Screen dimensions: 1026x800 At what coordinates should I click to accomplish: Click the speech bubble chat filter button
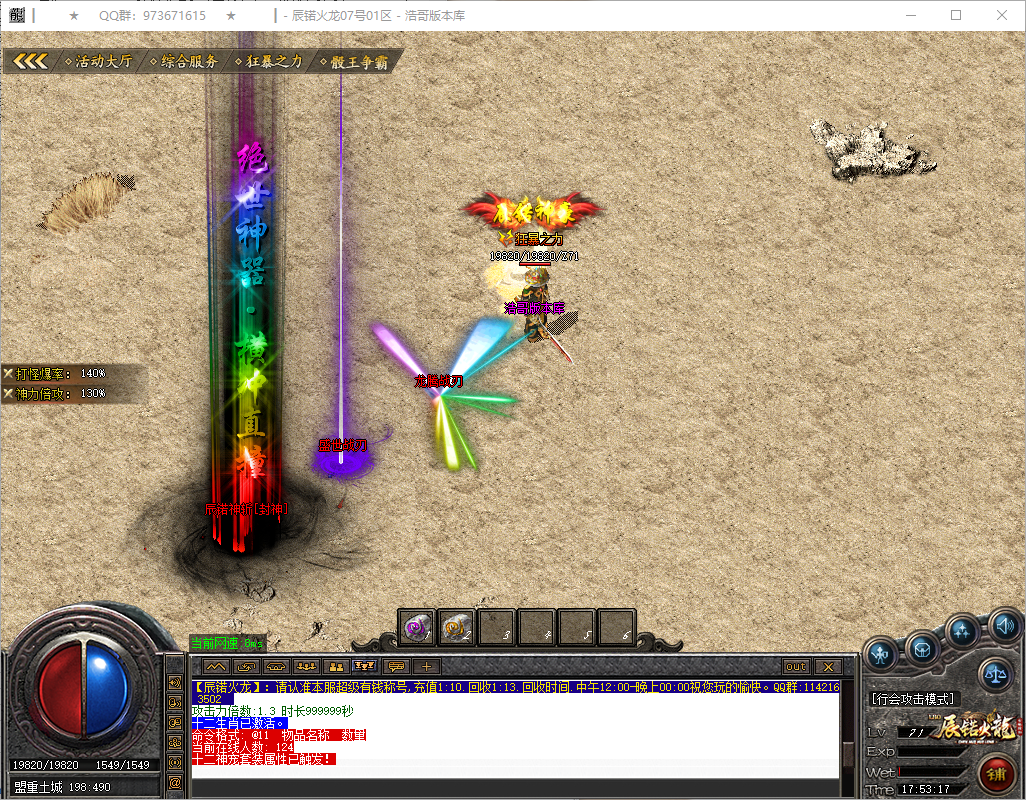click(x=396, y=666)
